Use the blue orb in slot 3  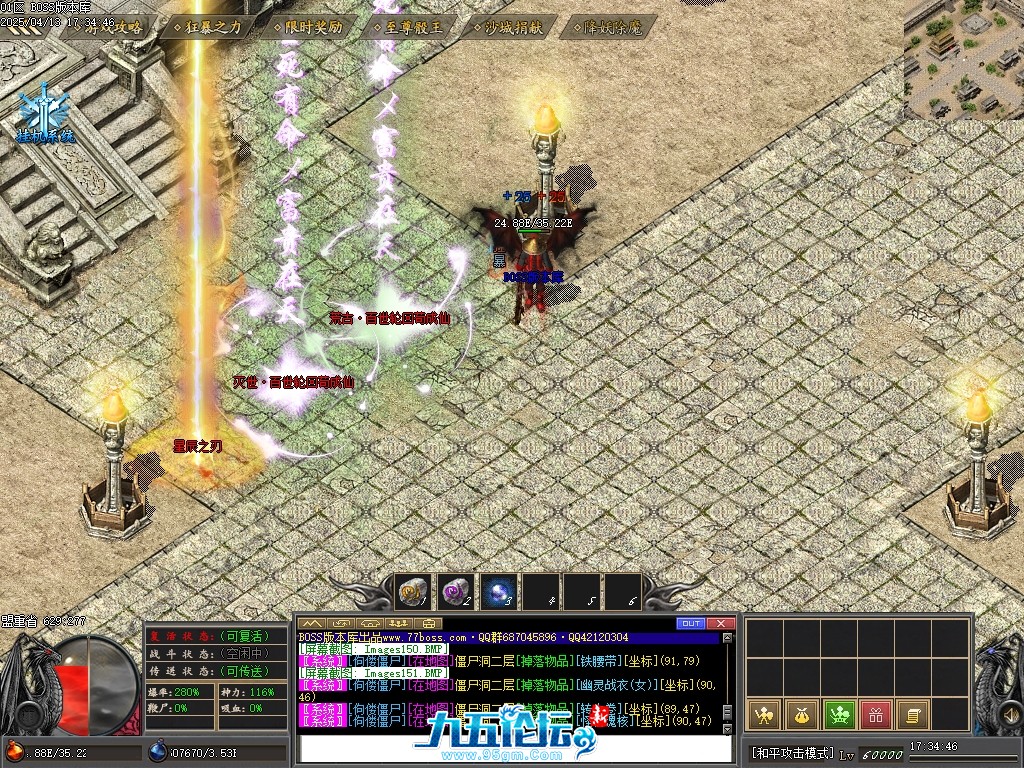[498, 593]
